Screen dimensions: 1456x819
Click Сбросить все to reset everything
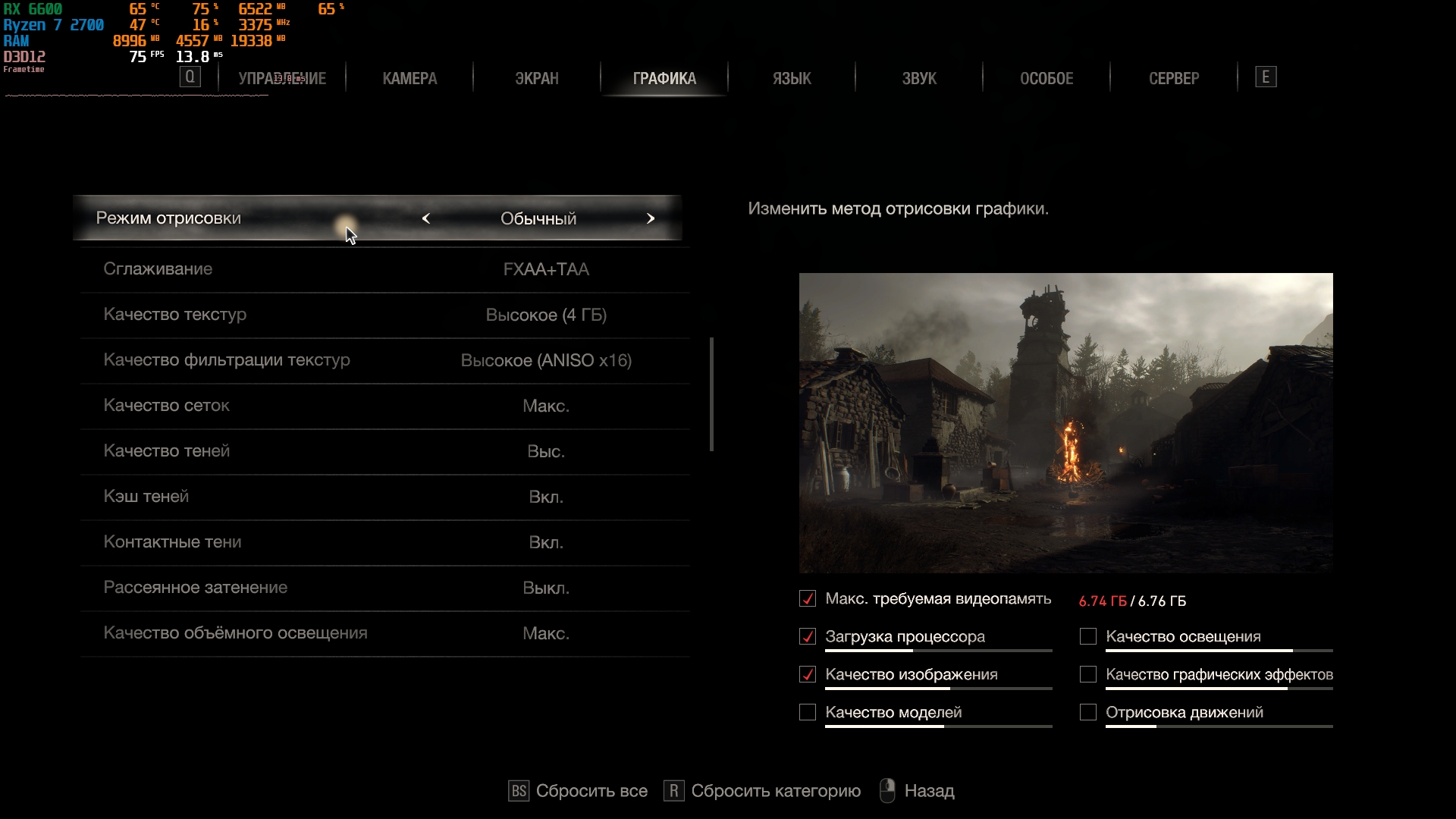[579, 791]
